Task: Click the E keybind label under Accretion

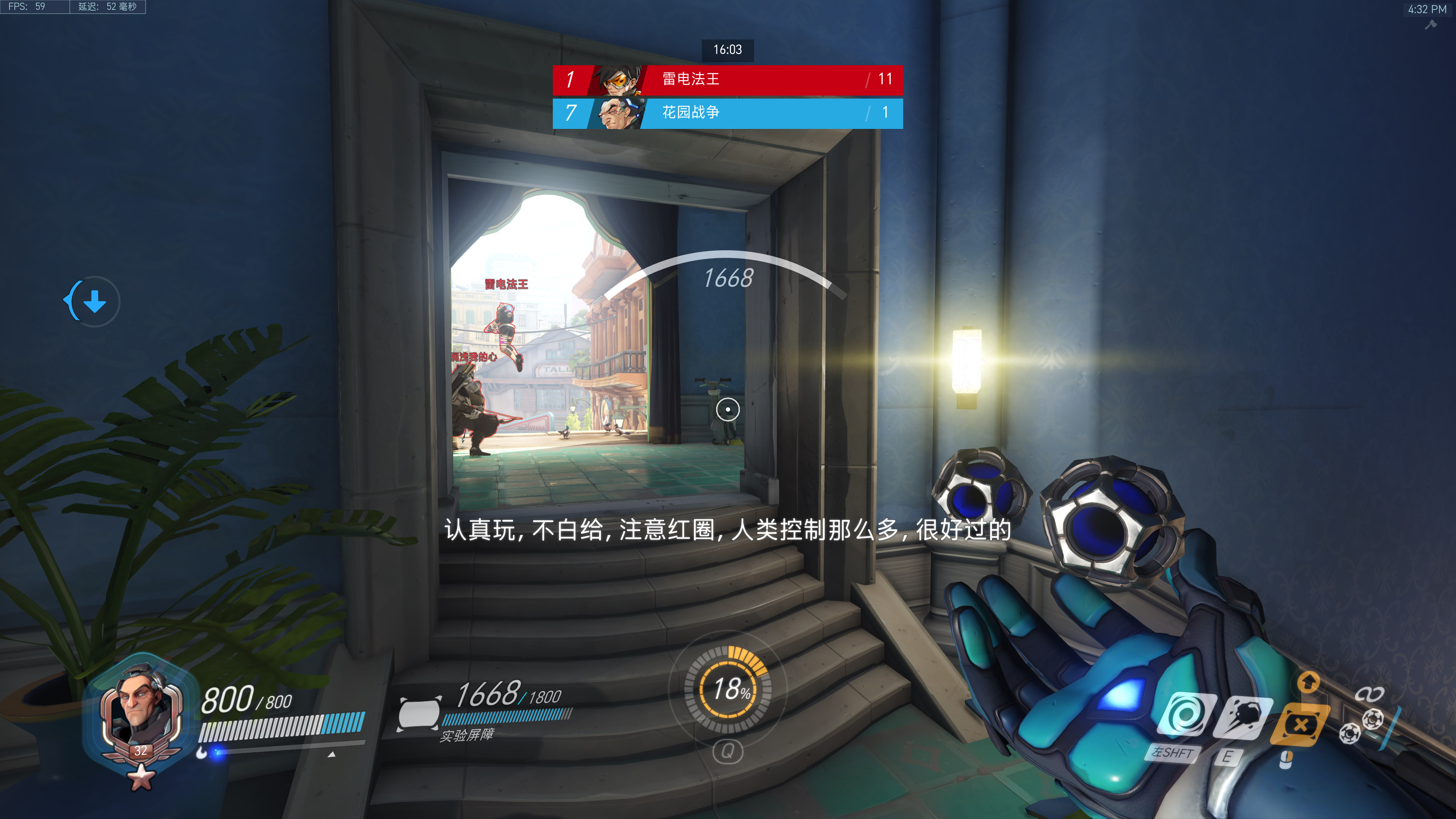Action: [x=1229, y=758]
